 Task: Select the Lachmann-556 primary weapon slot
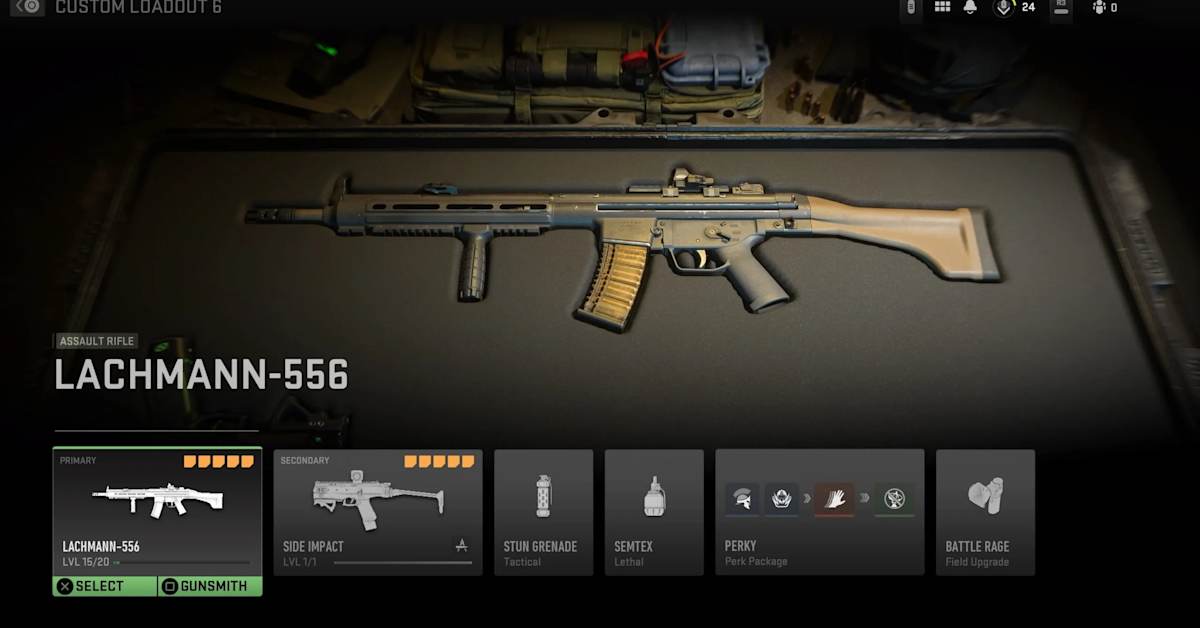pos(157,510)
